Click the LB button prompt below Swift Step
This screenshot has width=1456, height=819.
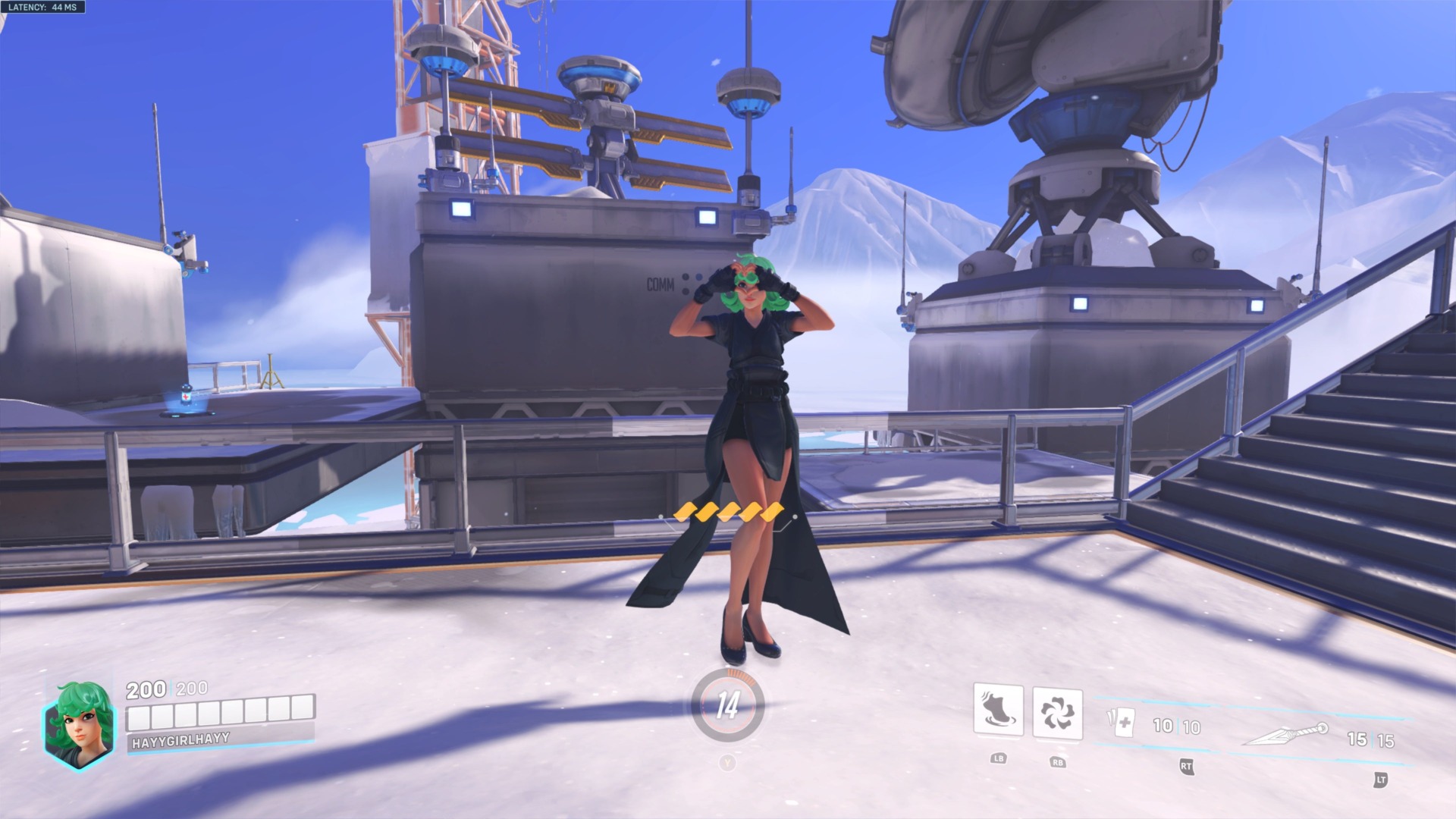point(999,758)
